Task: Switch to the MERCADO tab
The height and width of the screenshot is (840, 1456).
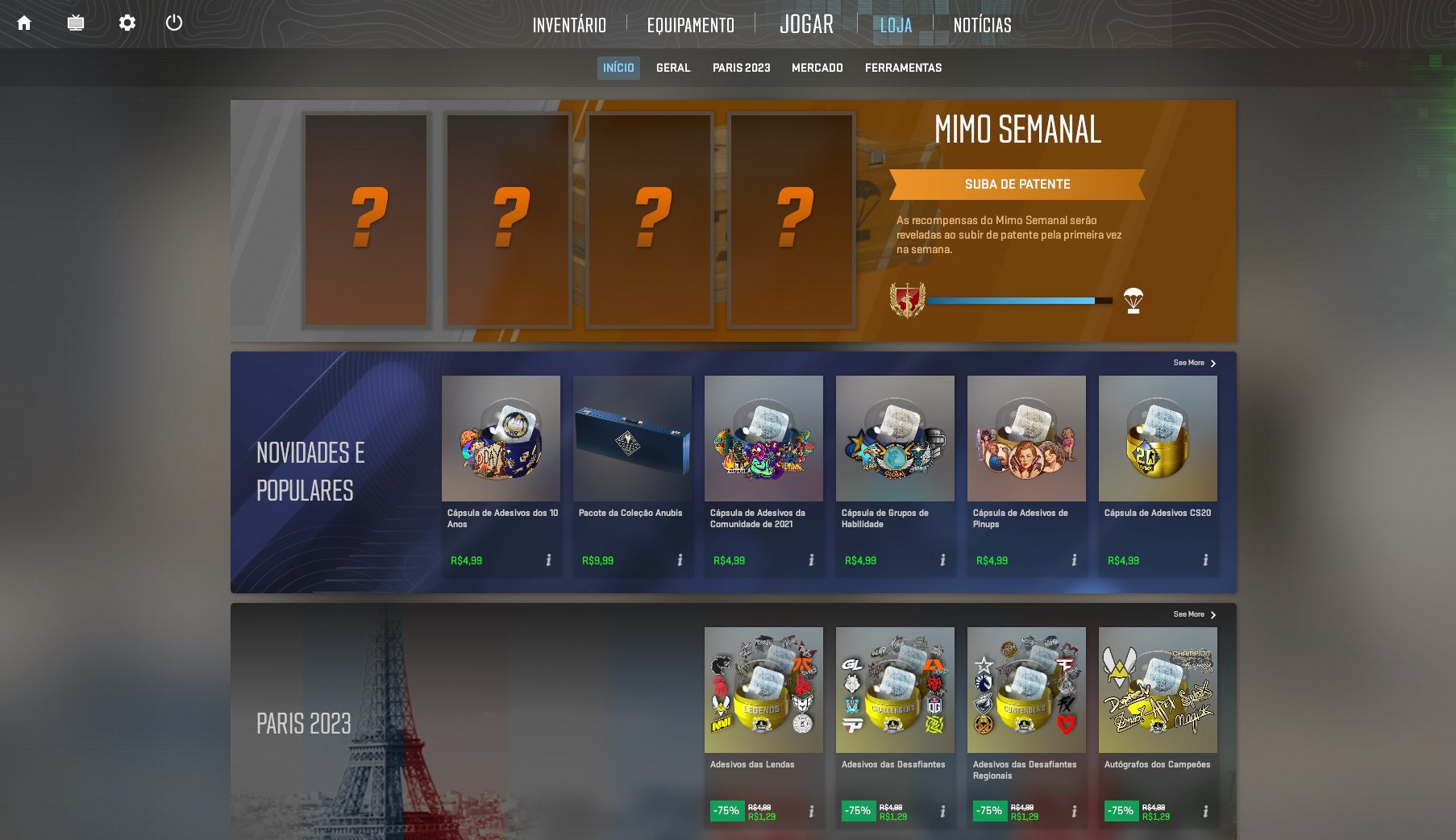Action: pyautogui.click(x=817, y=68)
